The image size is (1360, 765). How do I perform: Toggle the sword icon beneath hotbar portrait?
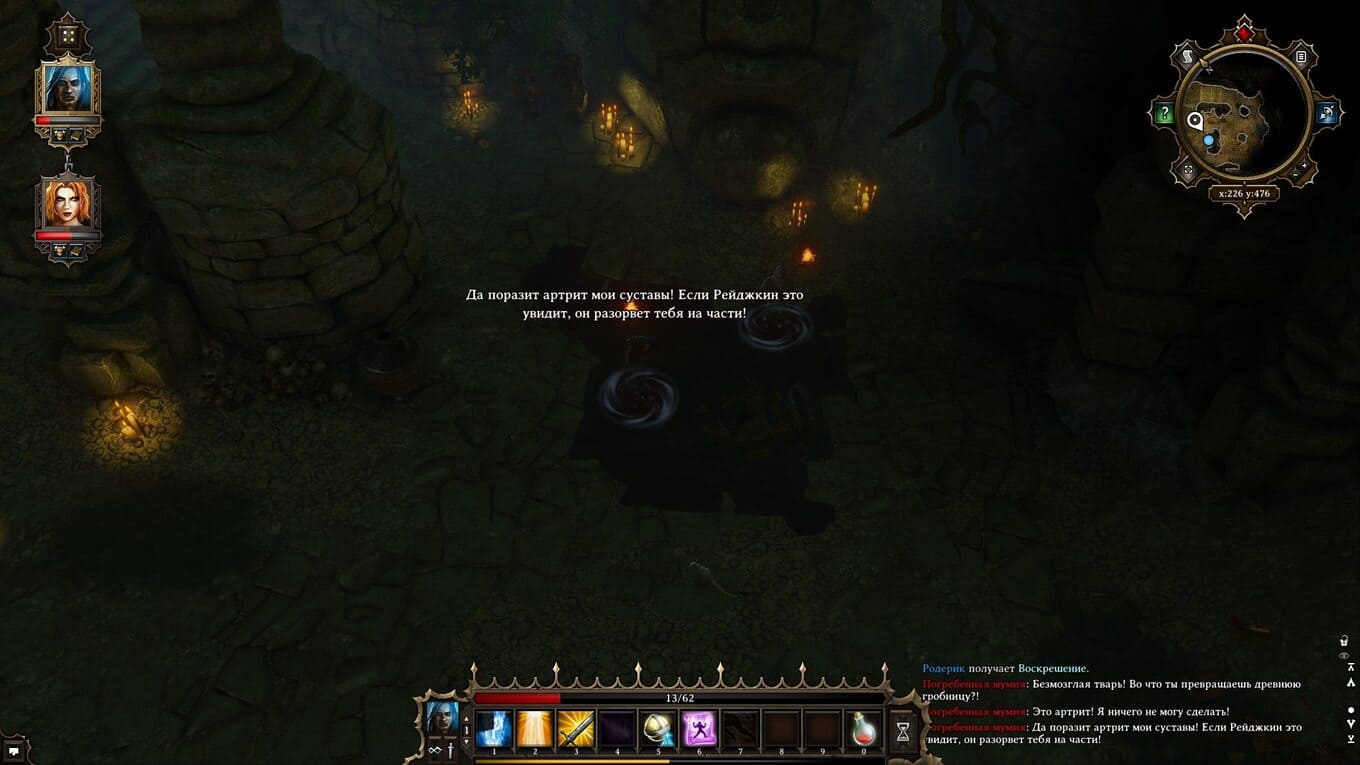tap(451, 750)
